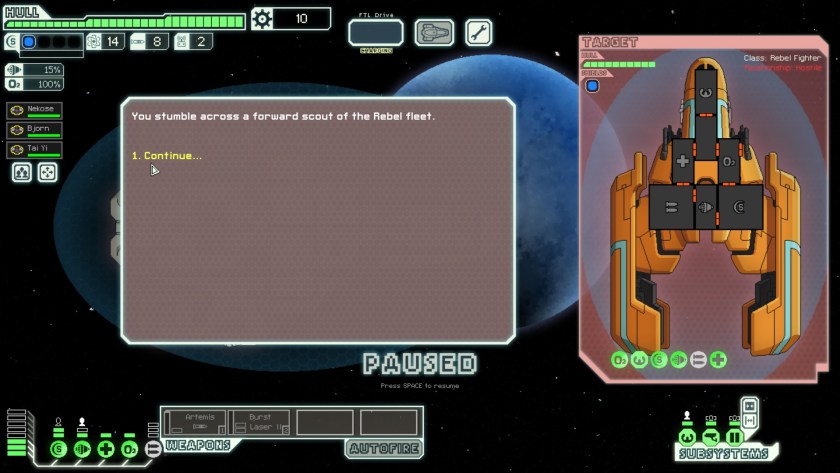Click the engines system power icon
This screenshot has width=840, height=473.
point(82,449)
